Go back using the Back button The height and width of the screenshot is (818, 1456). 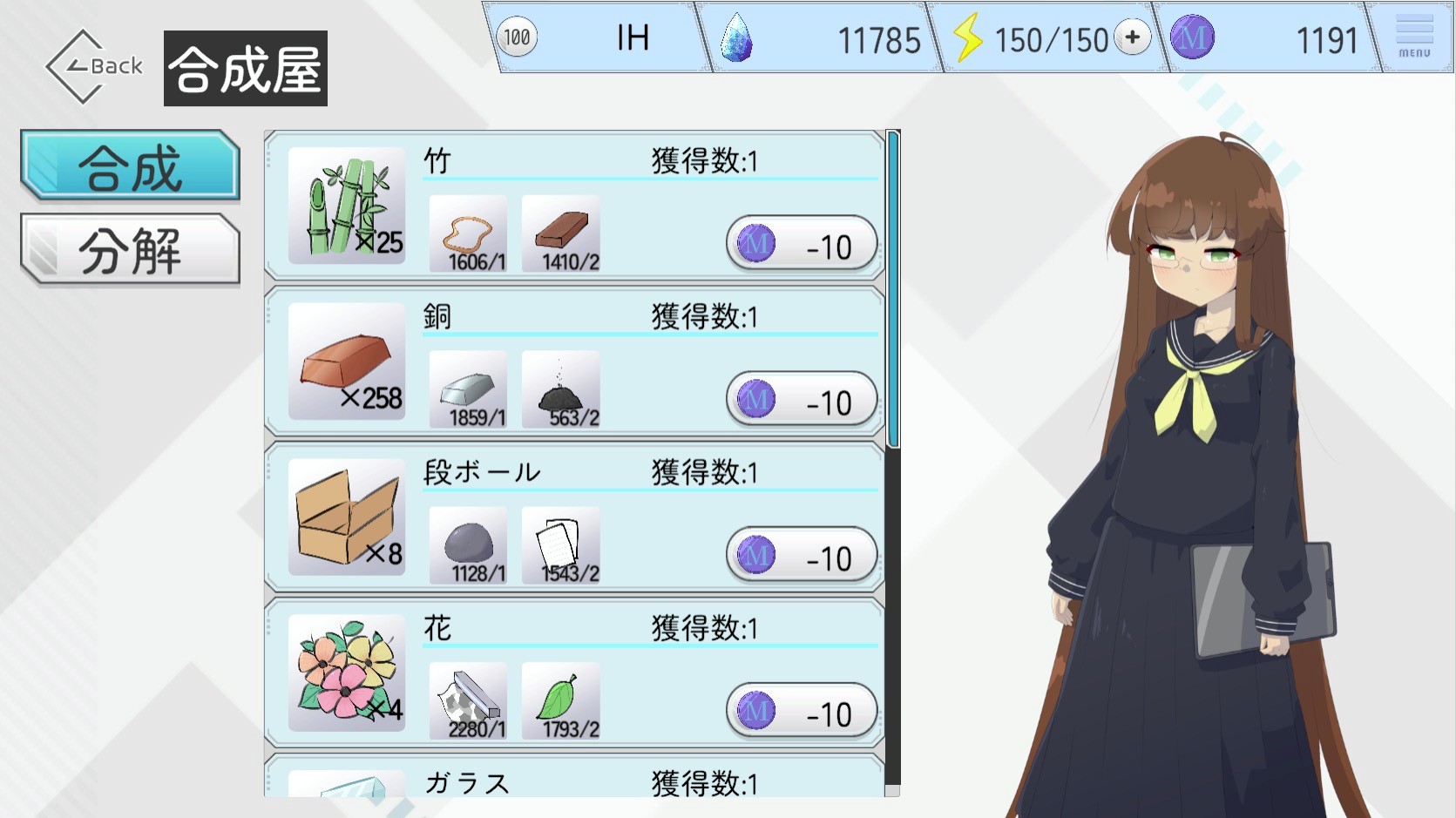(x=94, y=66)
